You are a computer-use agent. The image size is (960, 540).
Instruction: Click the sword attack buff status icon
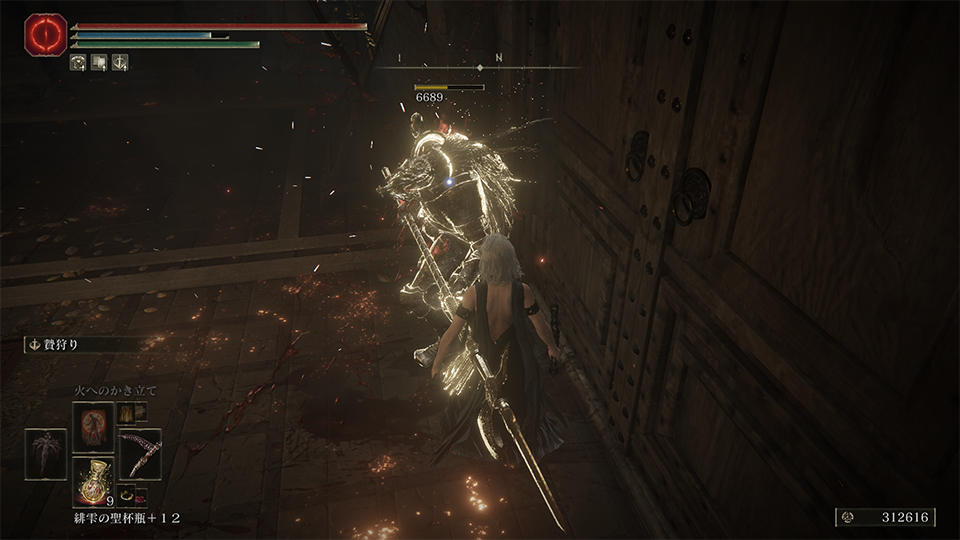(x=120, y=62)
